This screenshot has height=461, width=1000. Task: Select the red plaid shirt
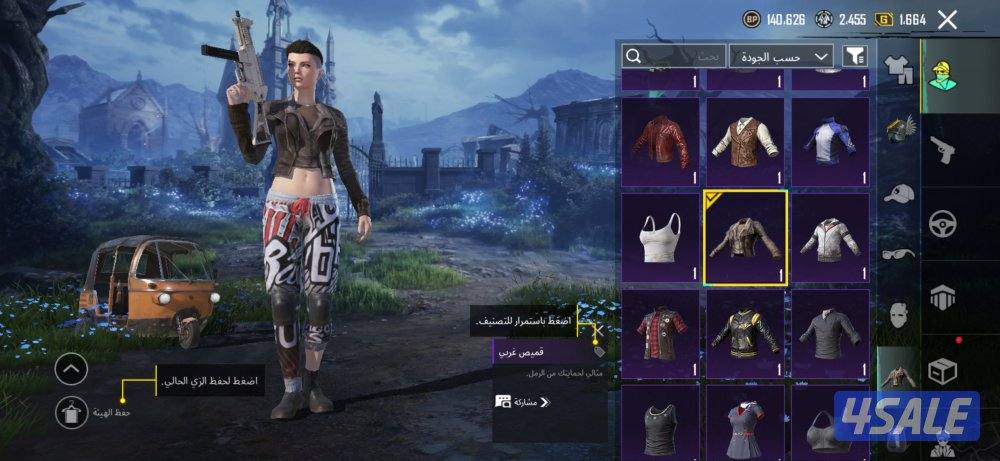click(x=660, y=333)
